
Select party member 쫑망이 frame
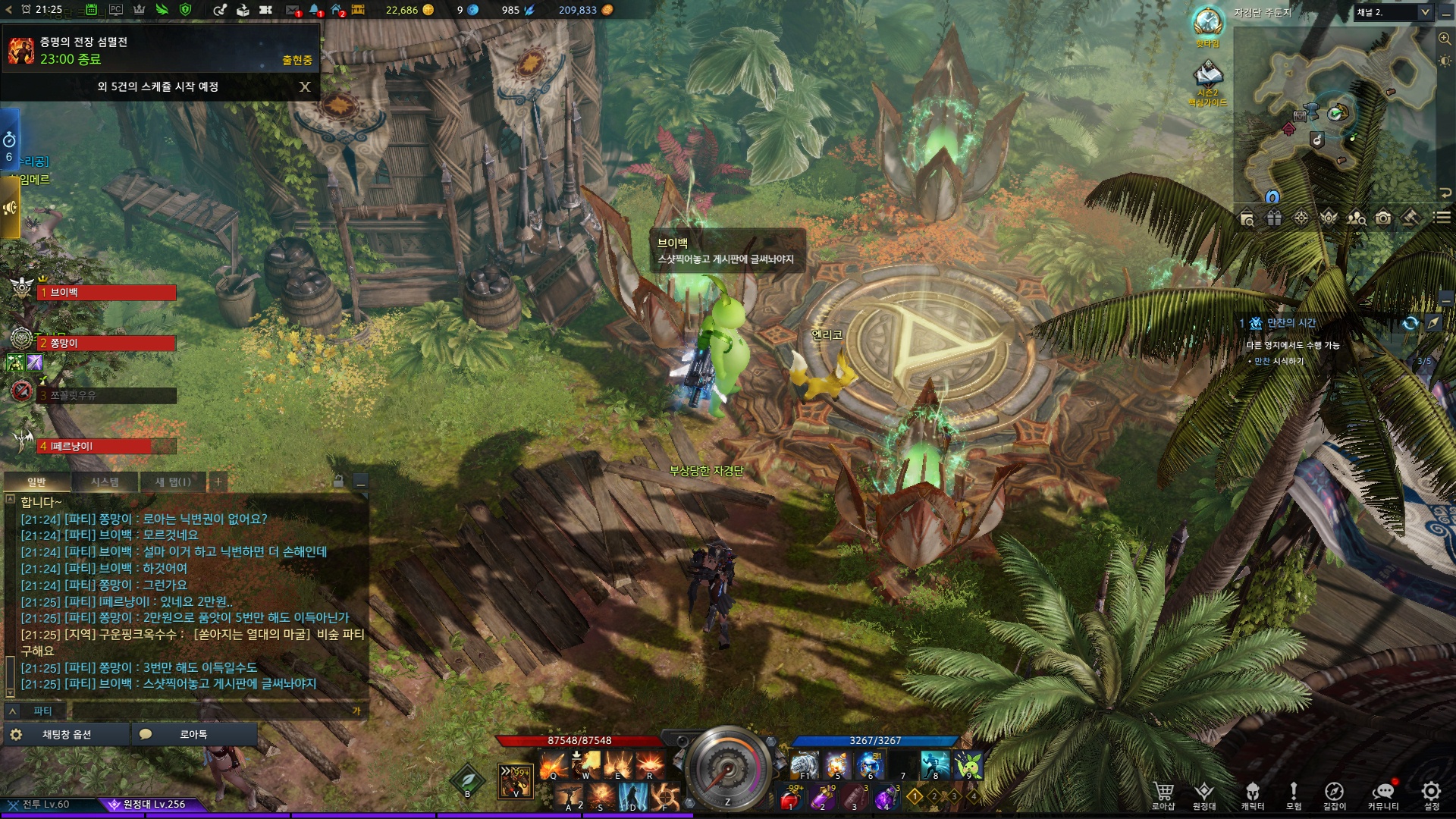click(x=106, y=344)
